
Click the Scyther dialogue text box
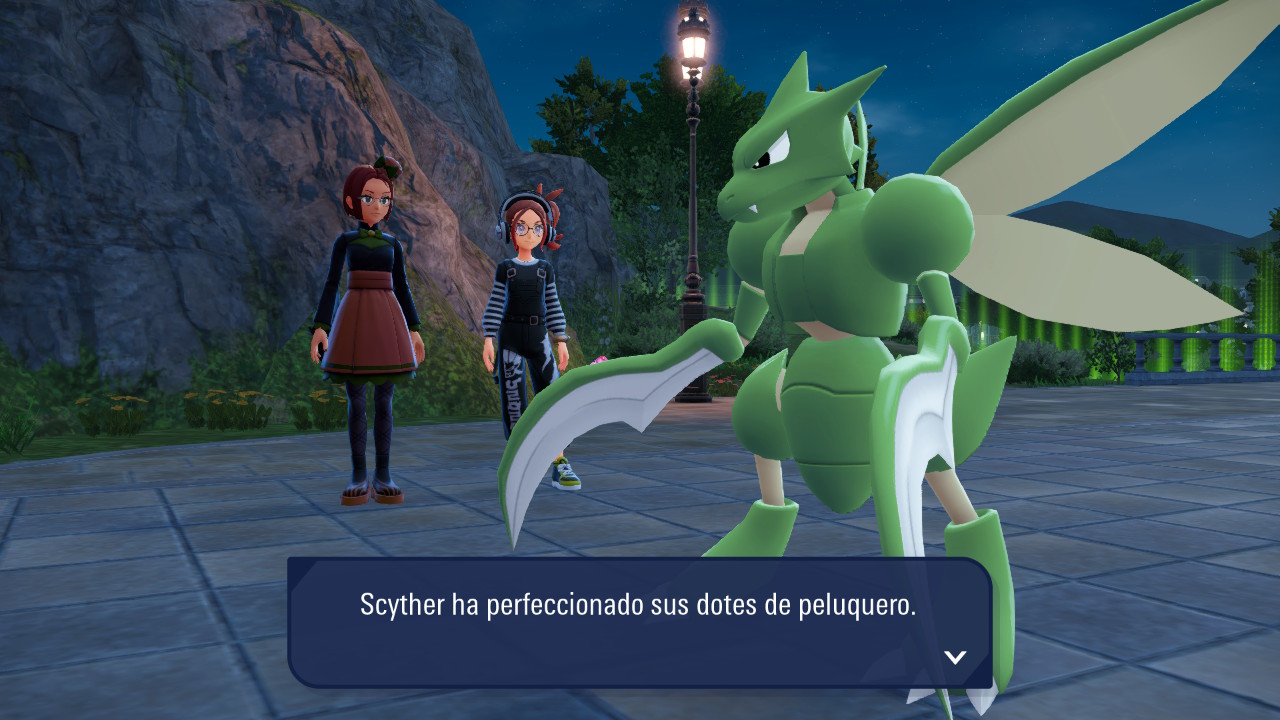[x=638, y=622]
